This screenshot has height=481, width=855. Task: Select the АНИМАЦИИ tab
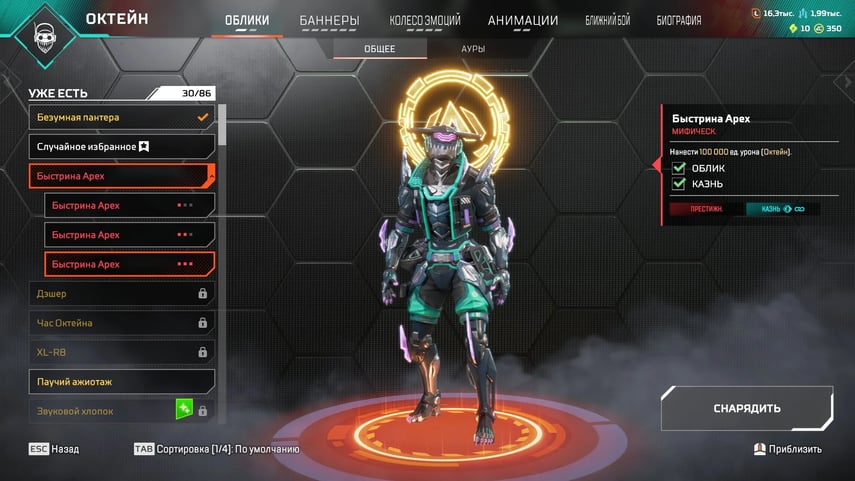(x=523, y=20)
